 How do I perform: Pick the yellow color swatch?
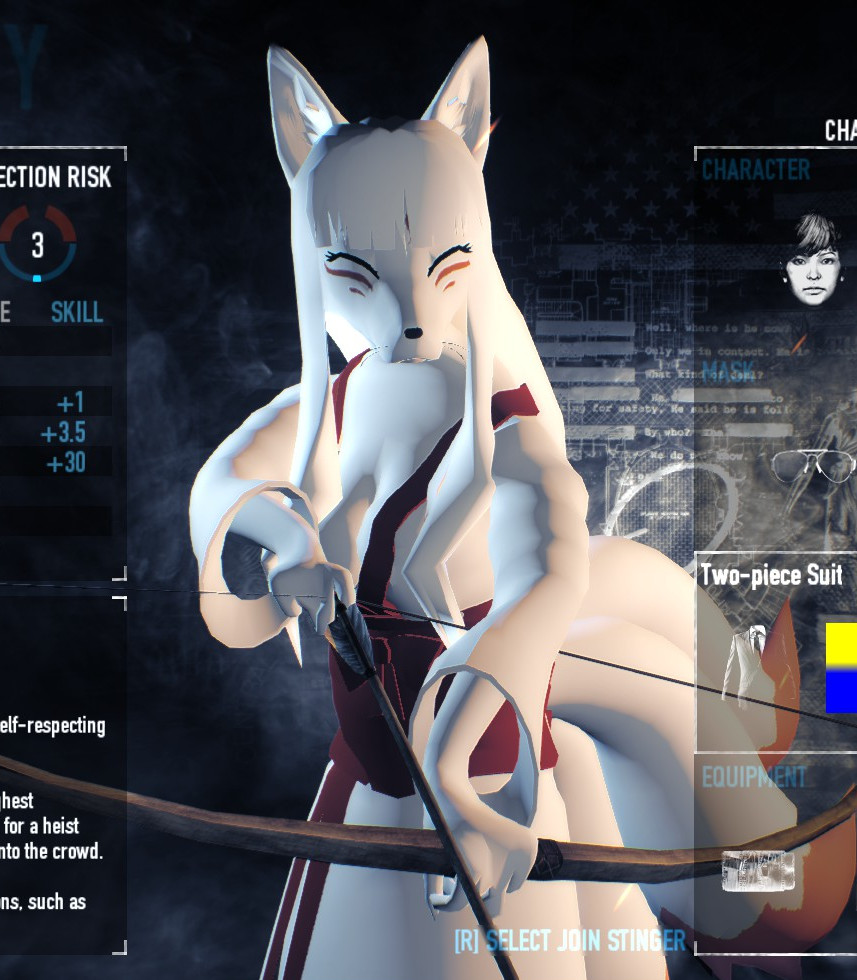coord(841,645)
